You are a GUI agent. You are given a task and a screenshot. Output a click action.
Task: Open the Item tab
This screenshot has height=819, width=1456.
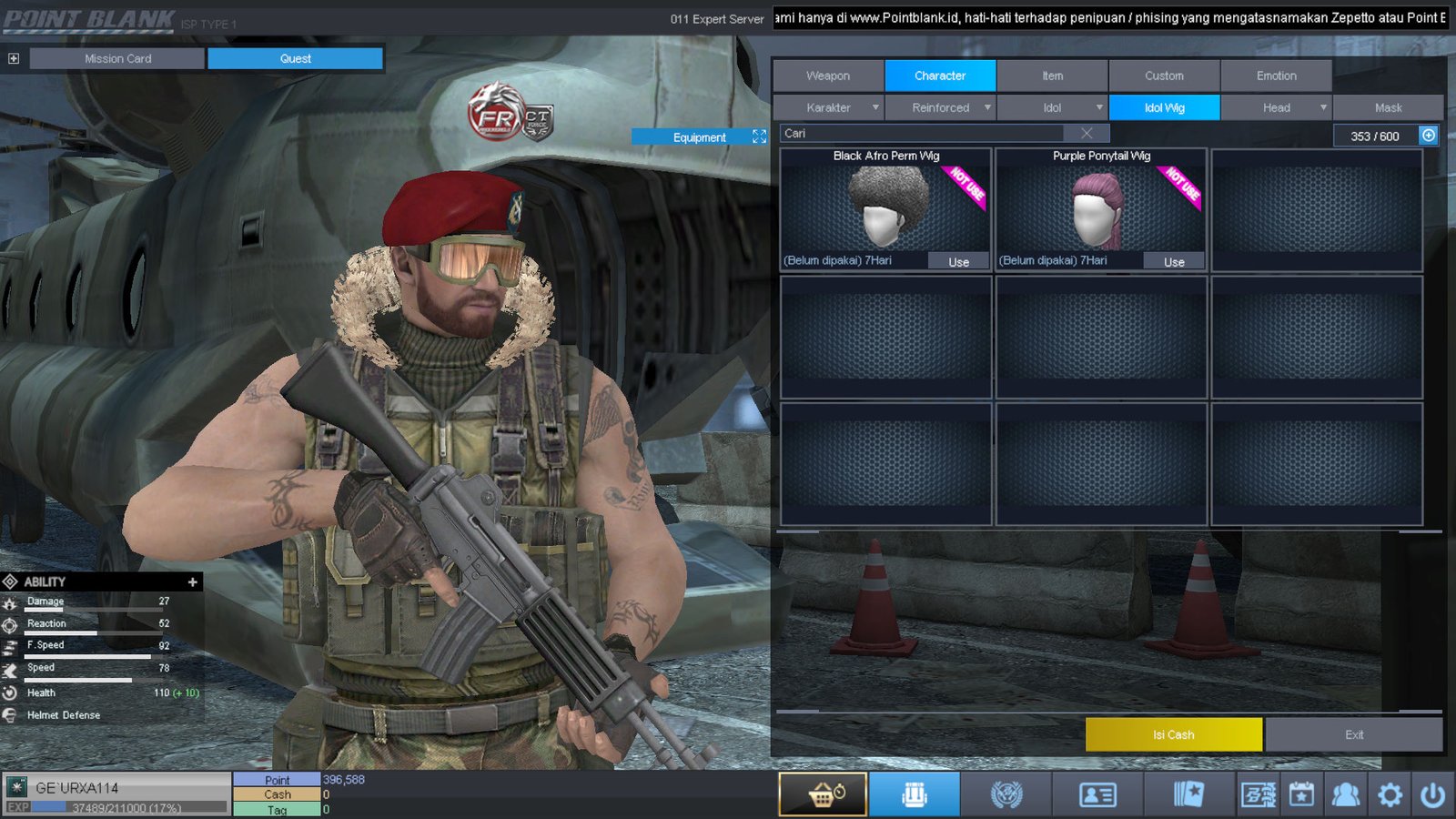point(1052,76)
